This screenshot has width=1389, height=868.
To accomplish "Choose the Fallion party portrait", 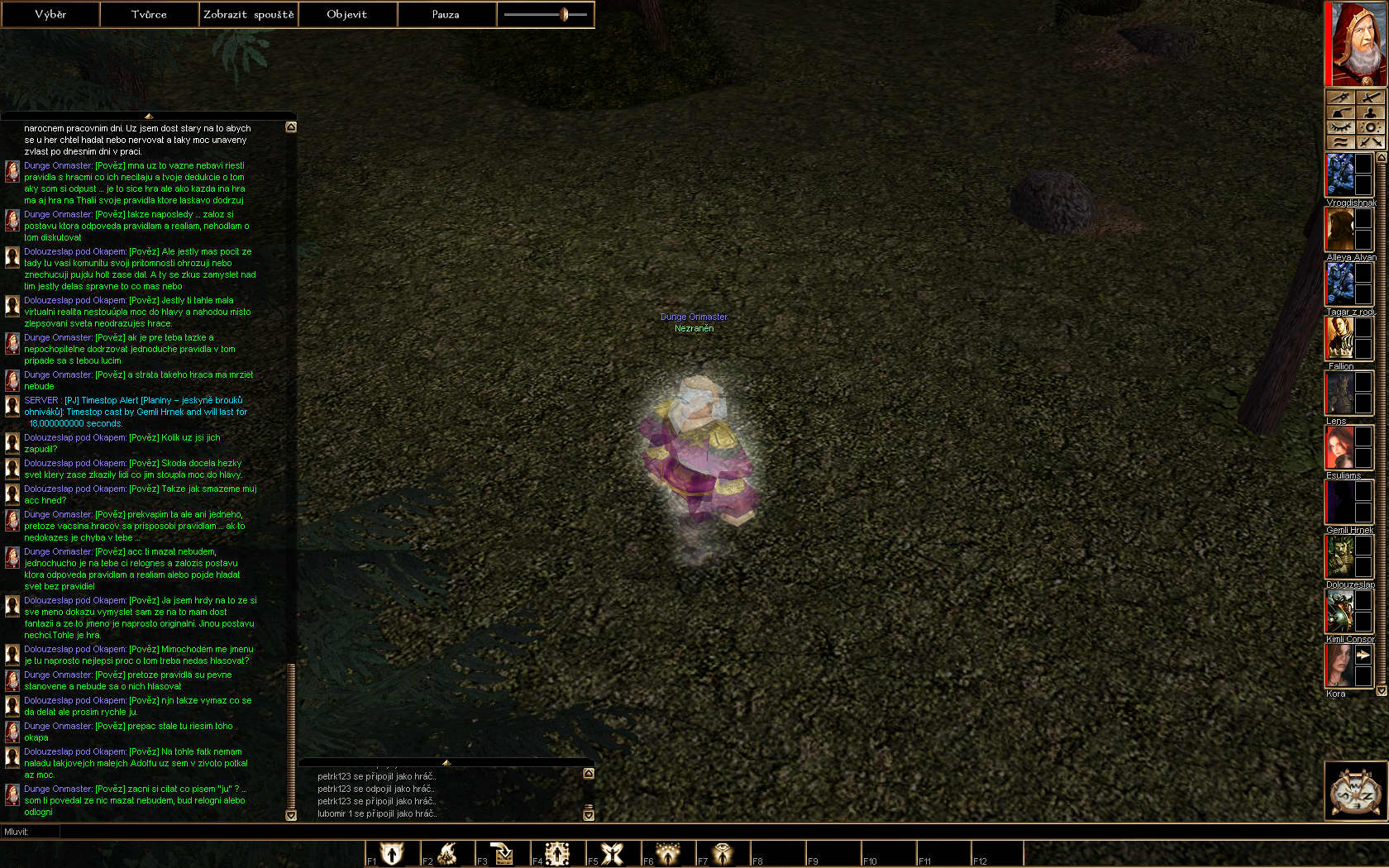I will [x=1340, y=338].
